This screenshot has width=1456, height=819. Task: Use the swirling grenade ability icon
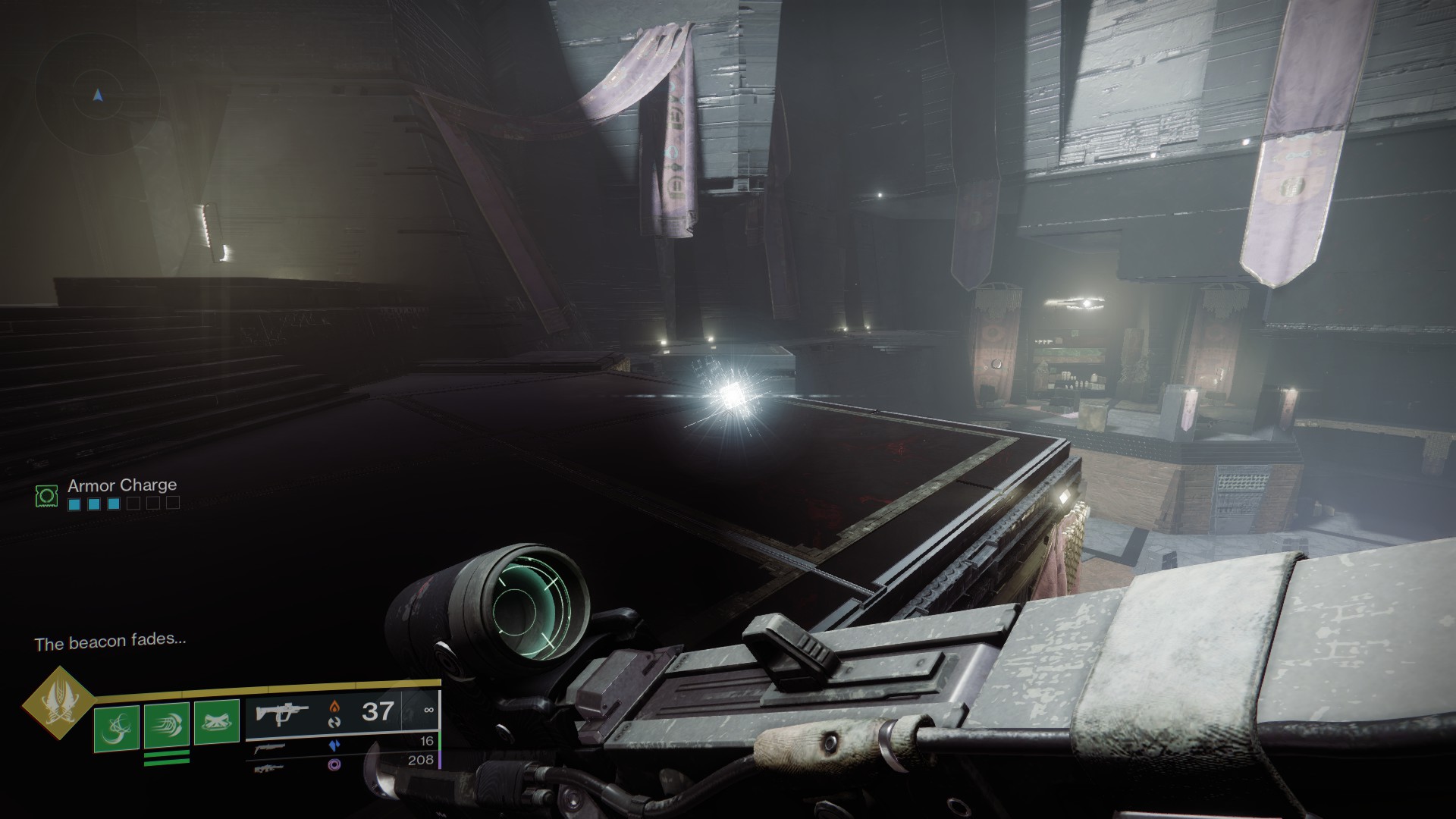[x=116, y=729]
